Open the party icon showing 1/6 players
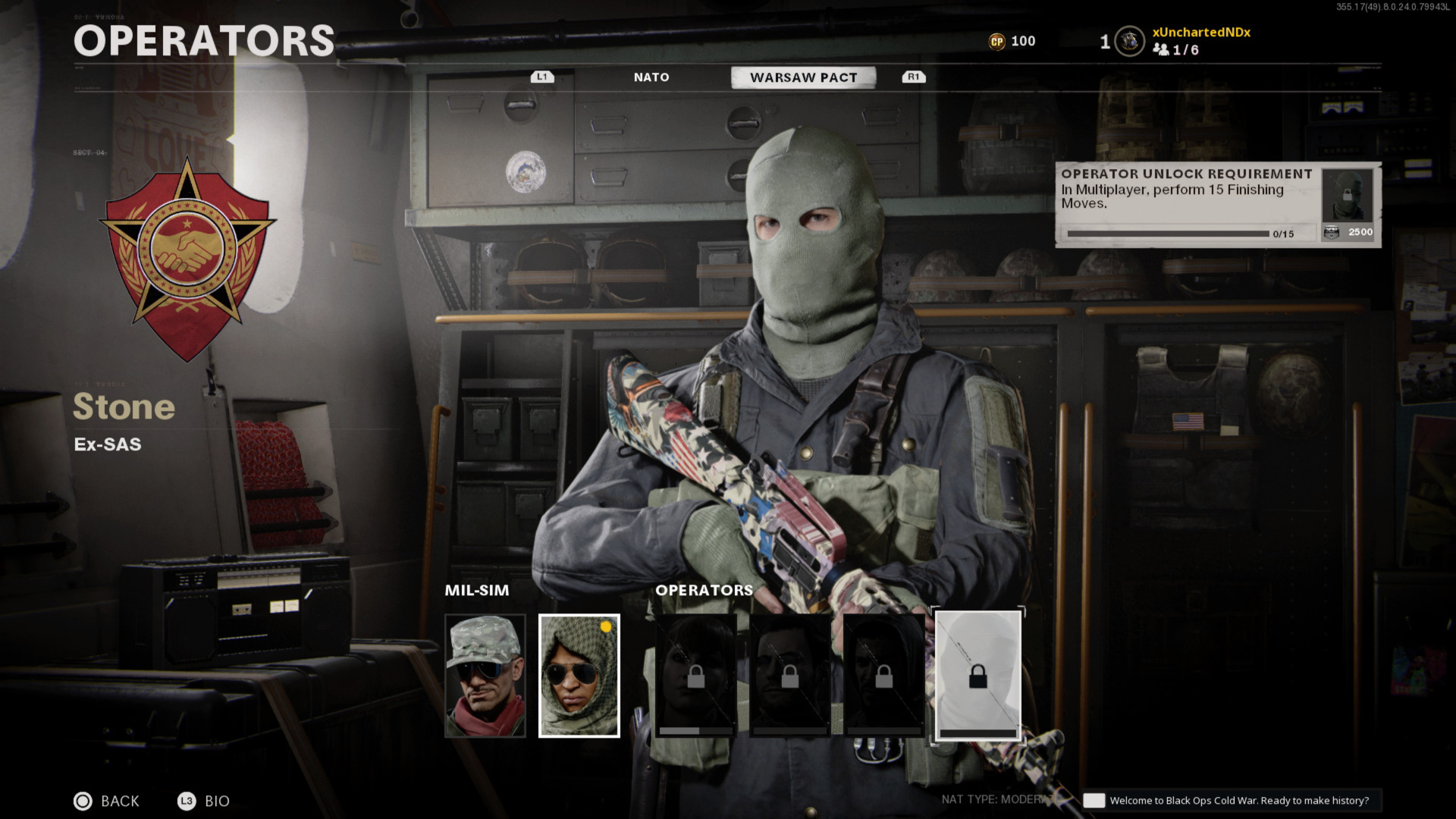The height and width of the screenshot is (819, 1456). (1160, 52)
